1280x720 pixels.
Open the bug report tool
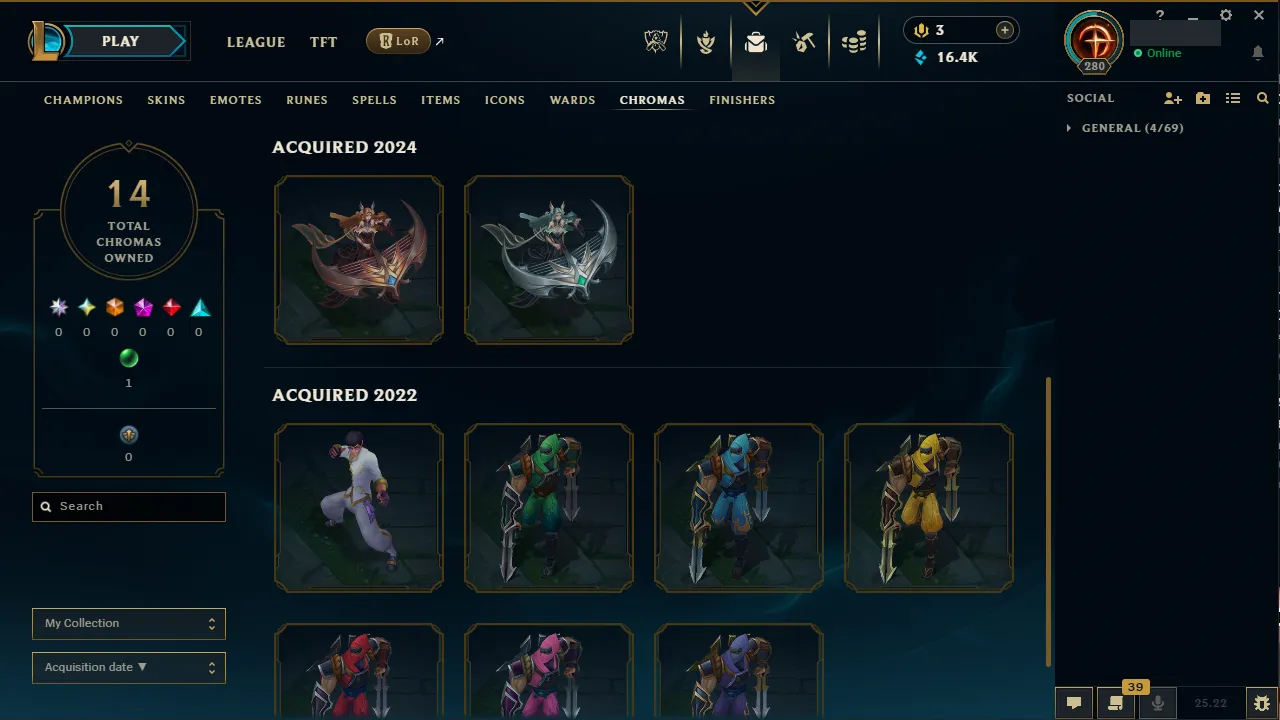click(1261, 702)
